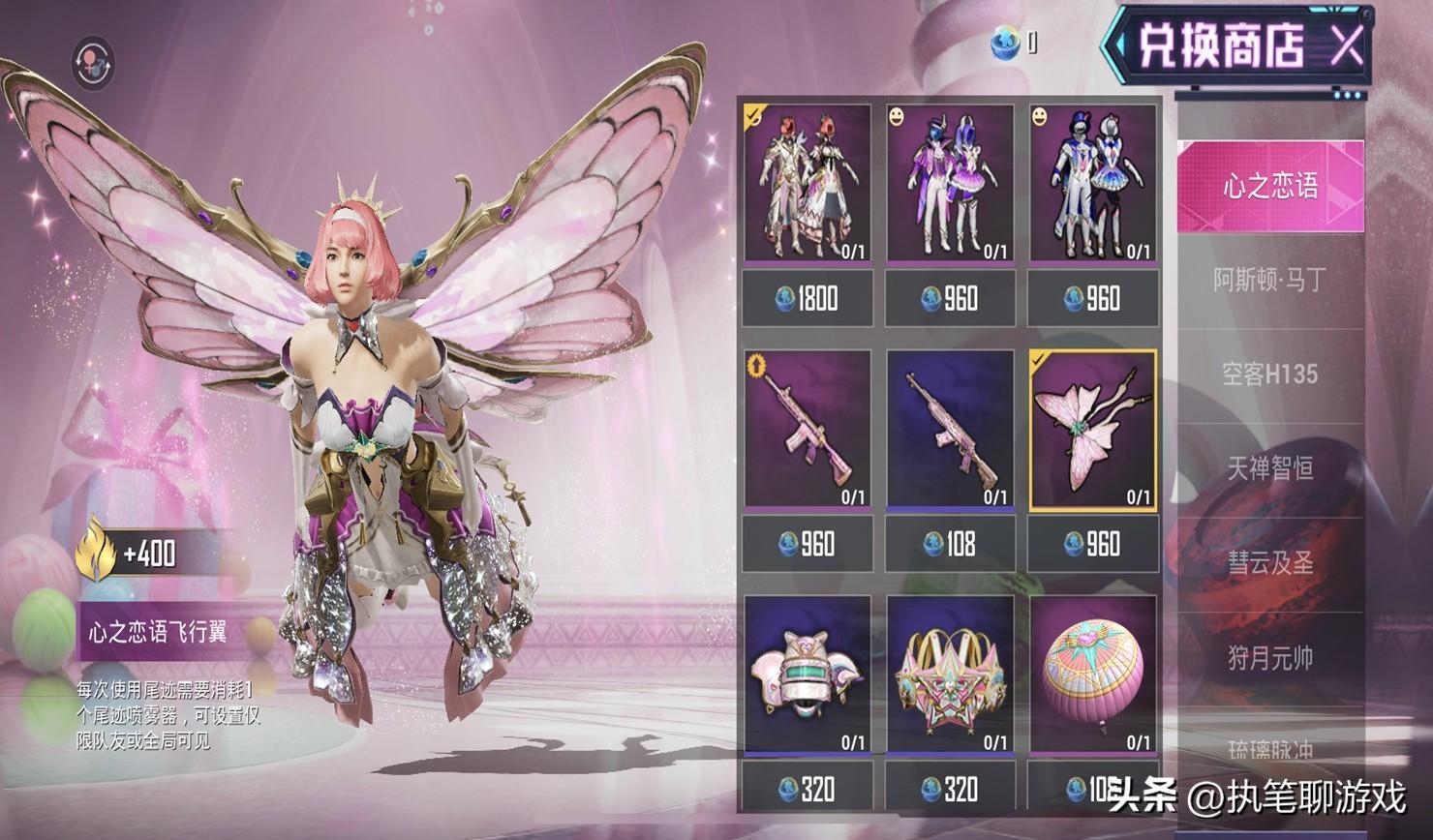This screenshot has height=840, width=1433.
Task: Select the pink butterfly wings item
Action: click(x=1092, y=430)
